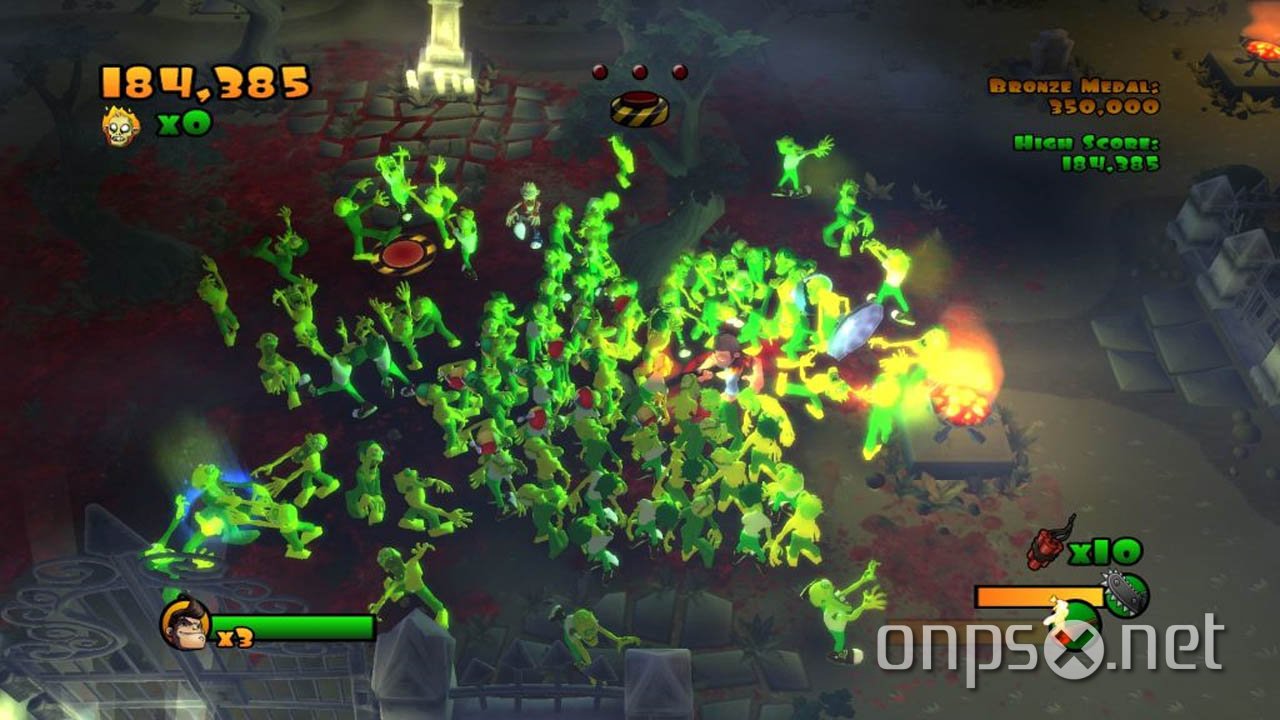Select the chainsaw weapon icon
This screenshot has height=720, width=1280.
coord(1125,593)
